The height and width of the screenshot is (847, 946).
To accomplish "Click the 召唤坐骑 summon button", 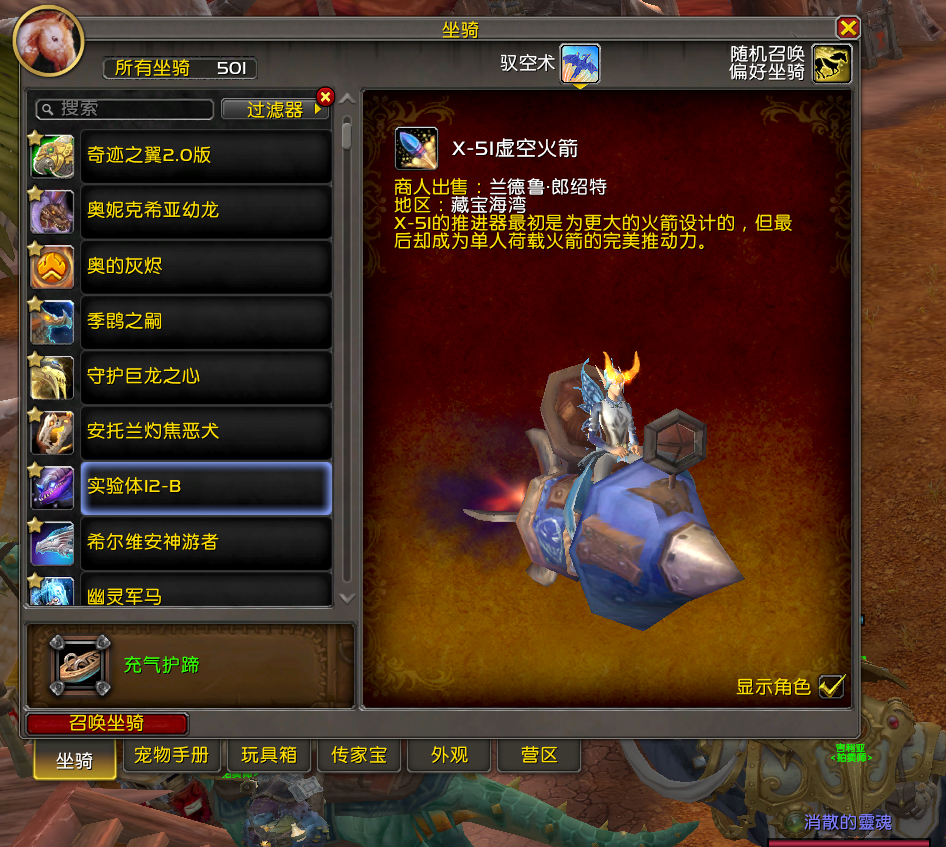I will (107, 724).
